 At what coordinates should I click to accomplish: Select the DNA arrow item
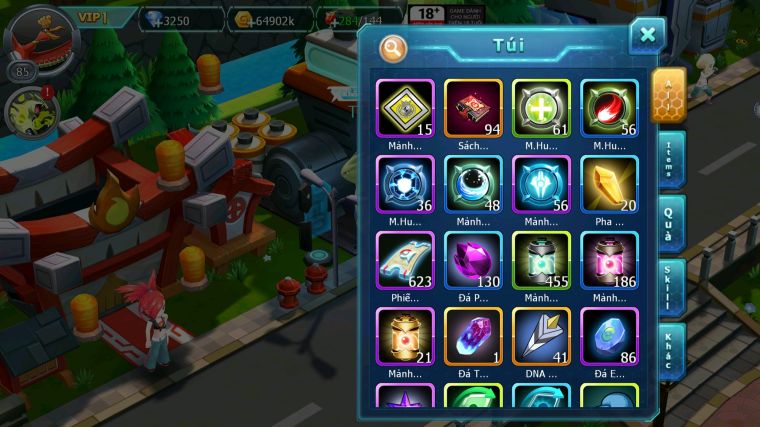[x=541, y=336]
